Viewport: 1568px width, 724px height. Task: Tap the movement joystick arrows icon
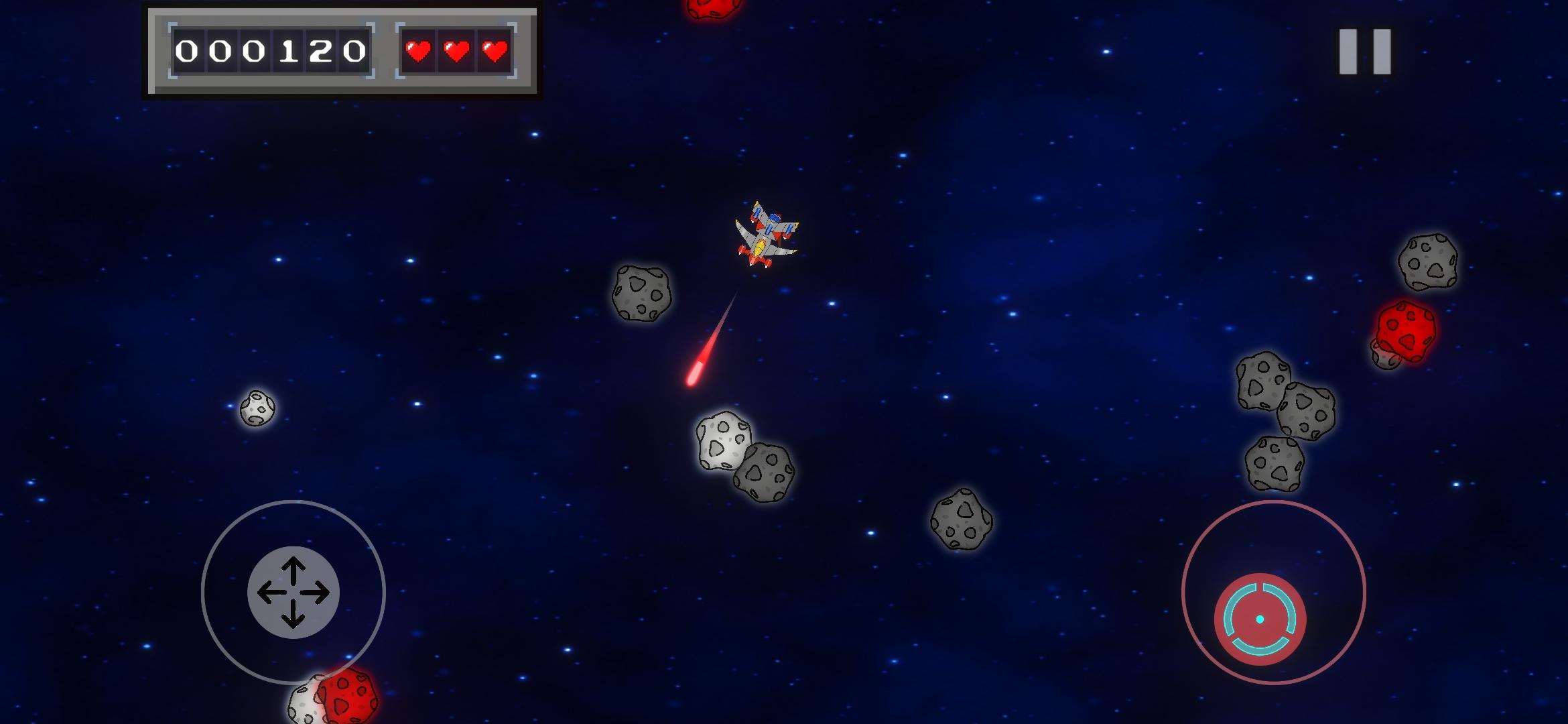(x=293, y=592)
